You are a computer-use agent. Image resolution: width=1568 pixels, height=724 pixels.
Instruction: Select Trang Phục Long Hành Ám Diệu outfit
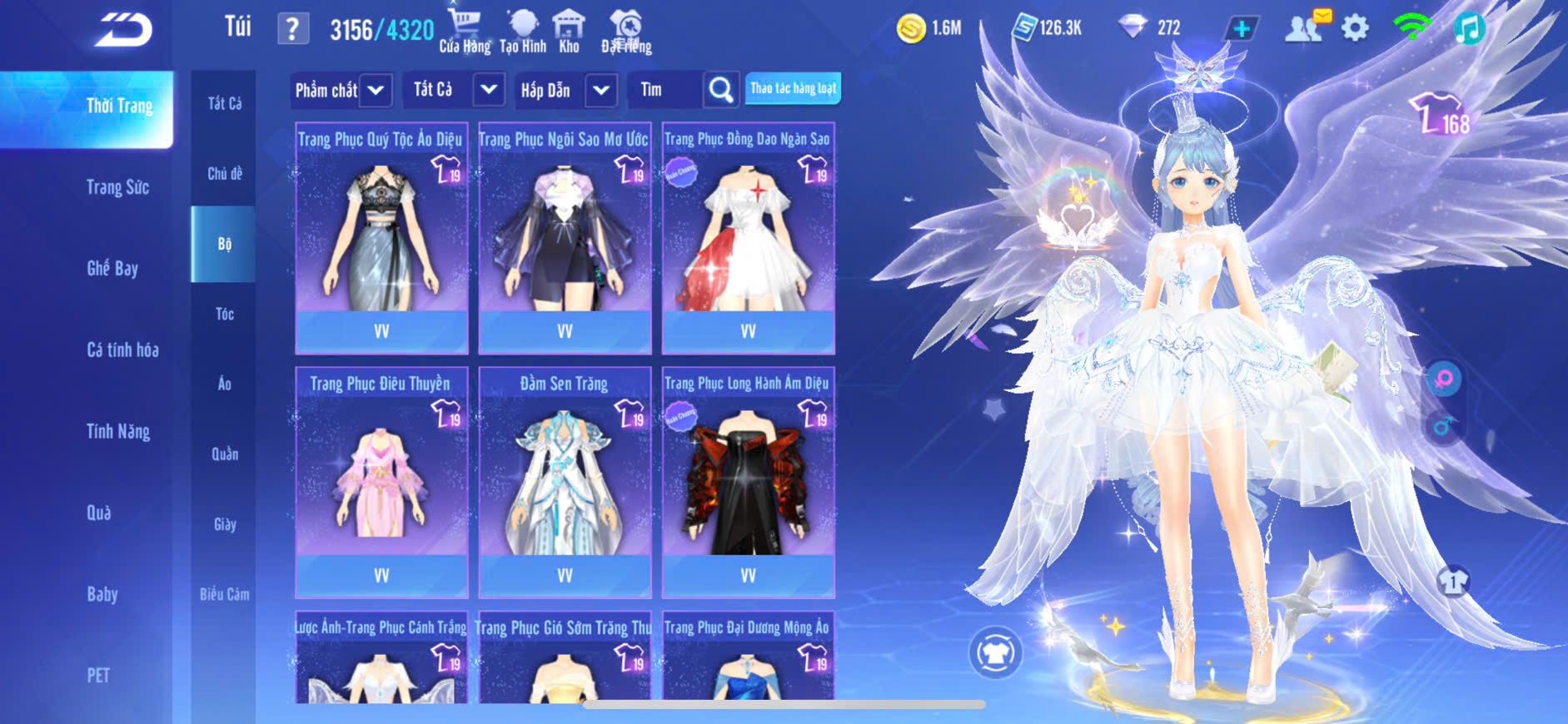tap(748, 482)
